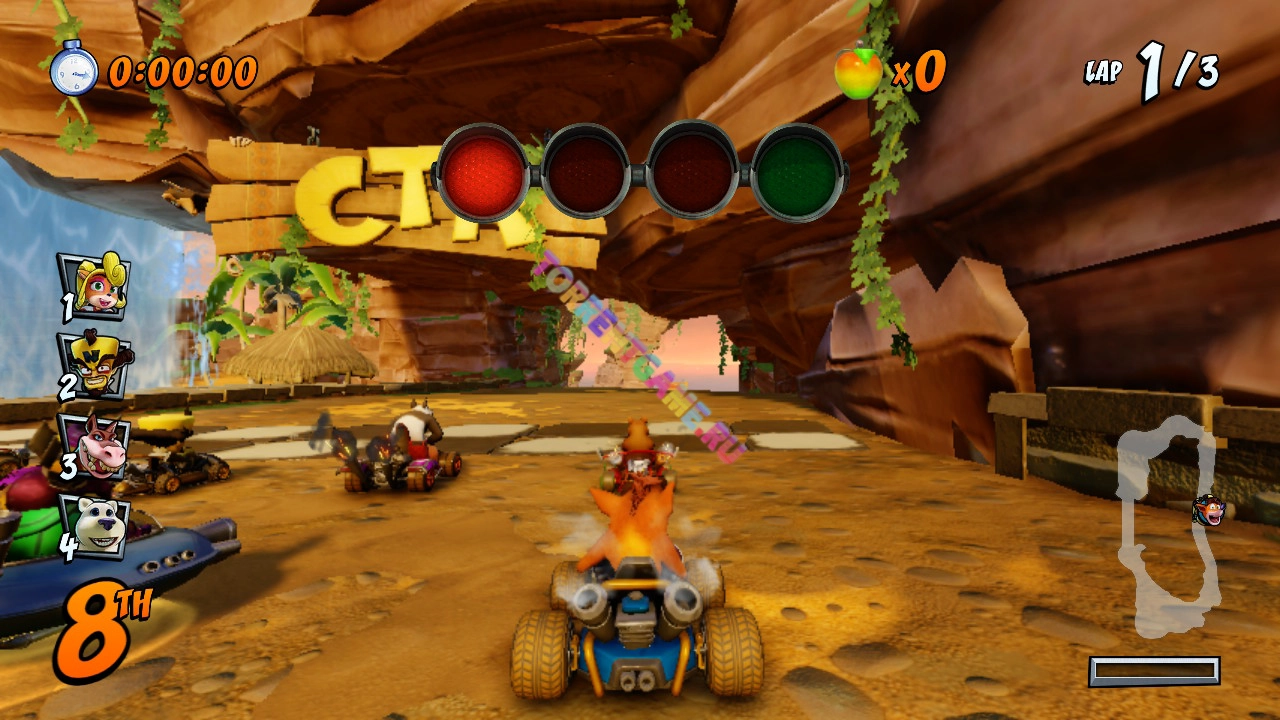Image resolution: width=1280 pixels, height=720 pixels.
Task: Click the stopwatch timer icon
Action: tap(74, 70)
